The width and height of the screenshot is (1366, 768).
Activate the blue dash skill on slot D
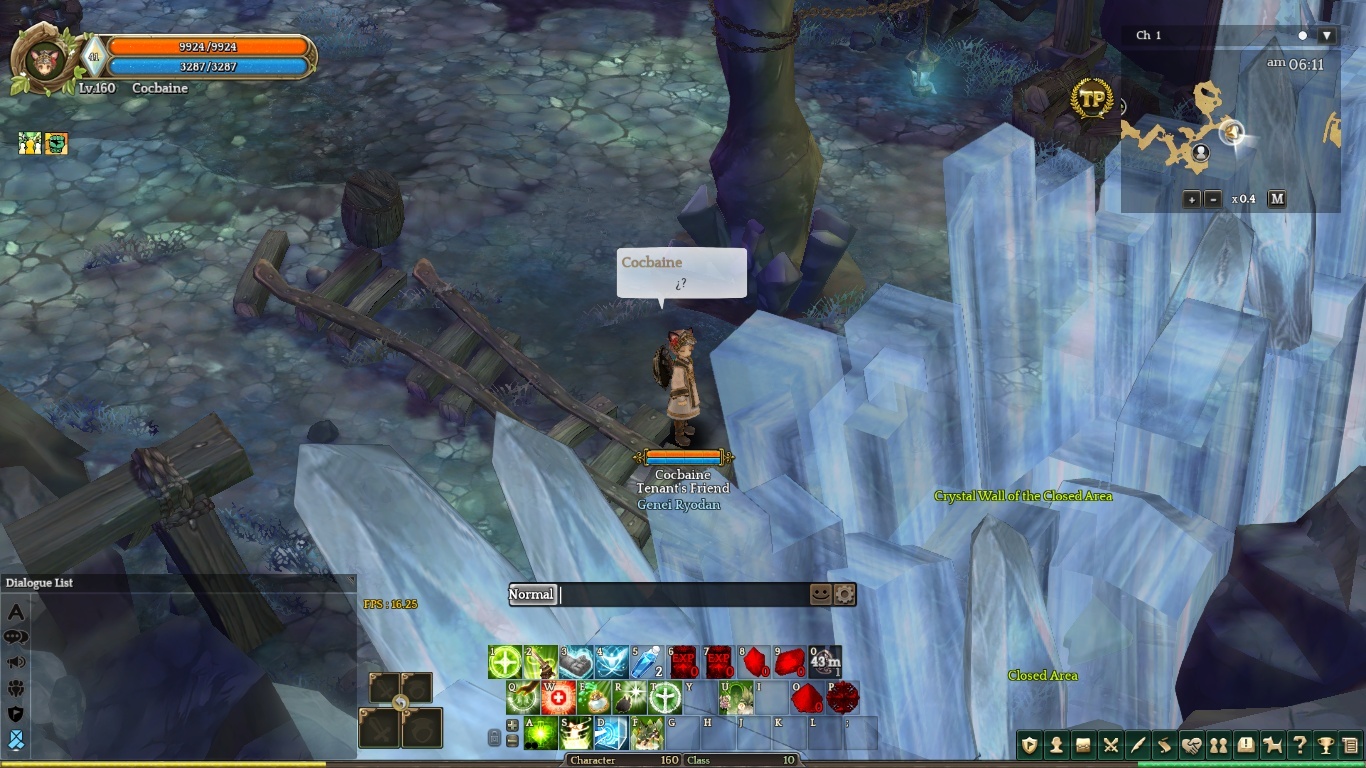(x=610, y=733)
